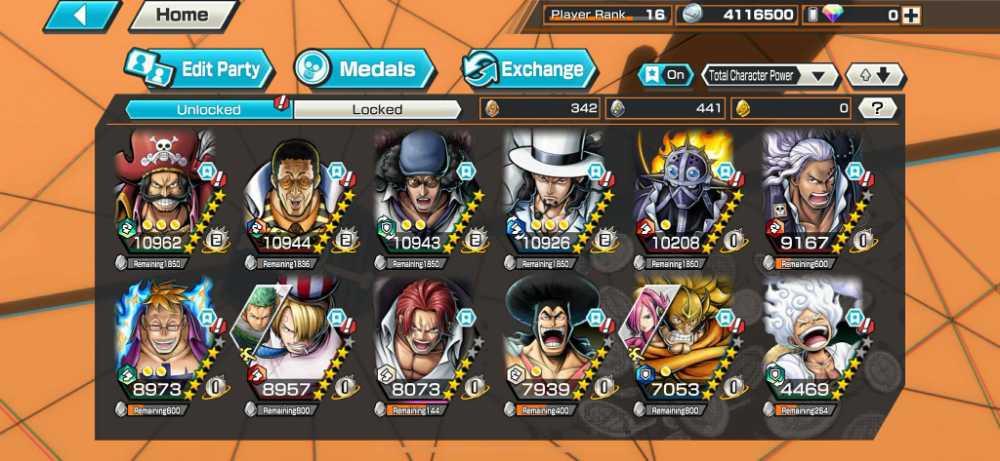Image resolution: width=1000 pixels, height=461 pixels.
Task: Go back with the arrow button
Action: click(81, 15)
